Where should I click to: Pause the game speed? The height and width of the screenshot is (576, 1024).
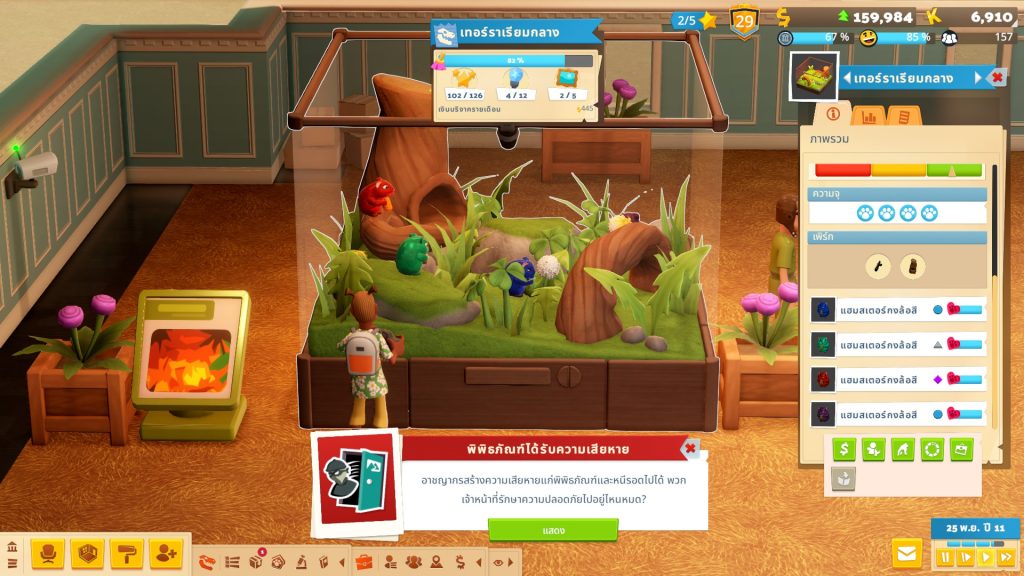pyautogui.click(x=945, y=556)
